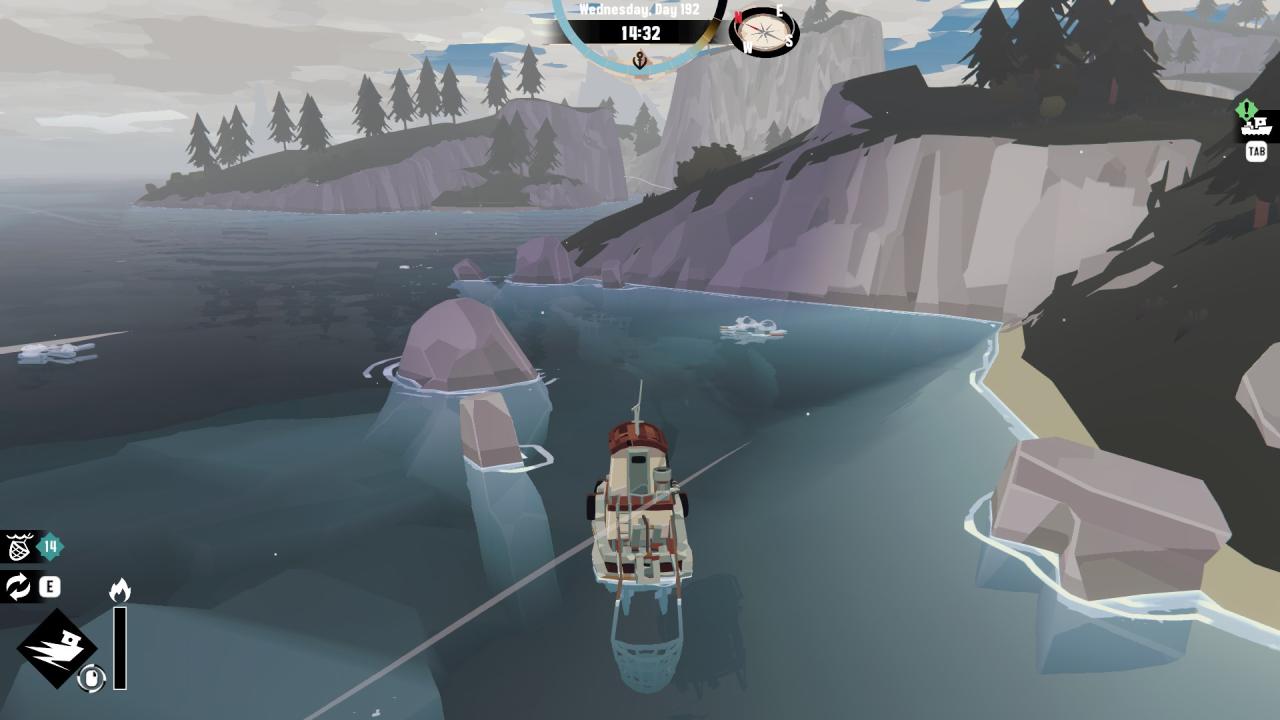
Task: Select the crab pot counter icon
Action: click(20, 547)
